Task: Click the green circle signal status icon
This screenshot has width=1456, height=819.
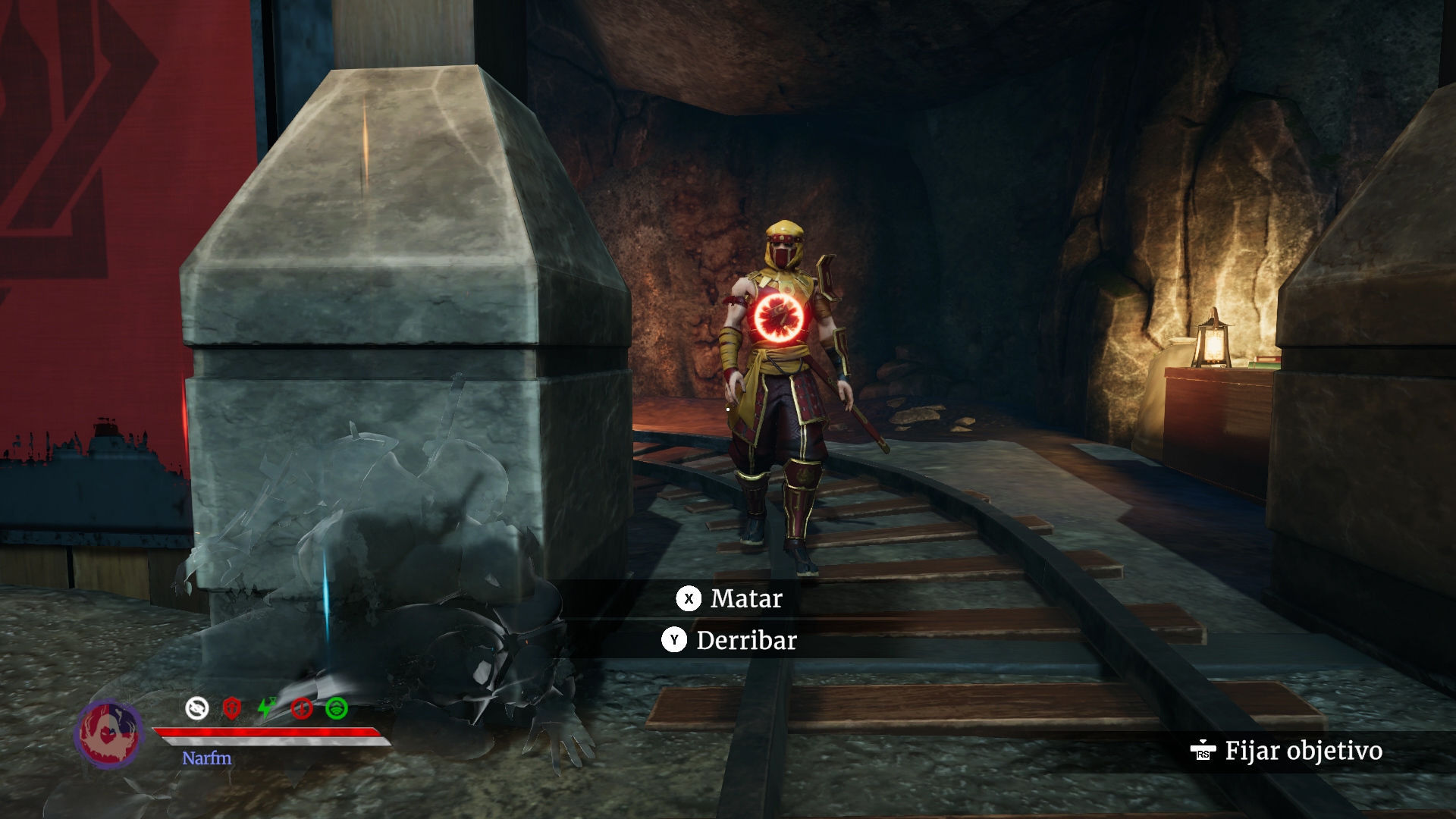Action: coord(337,708)
